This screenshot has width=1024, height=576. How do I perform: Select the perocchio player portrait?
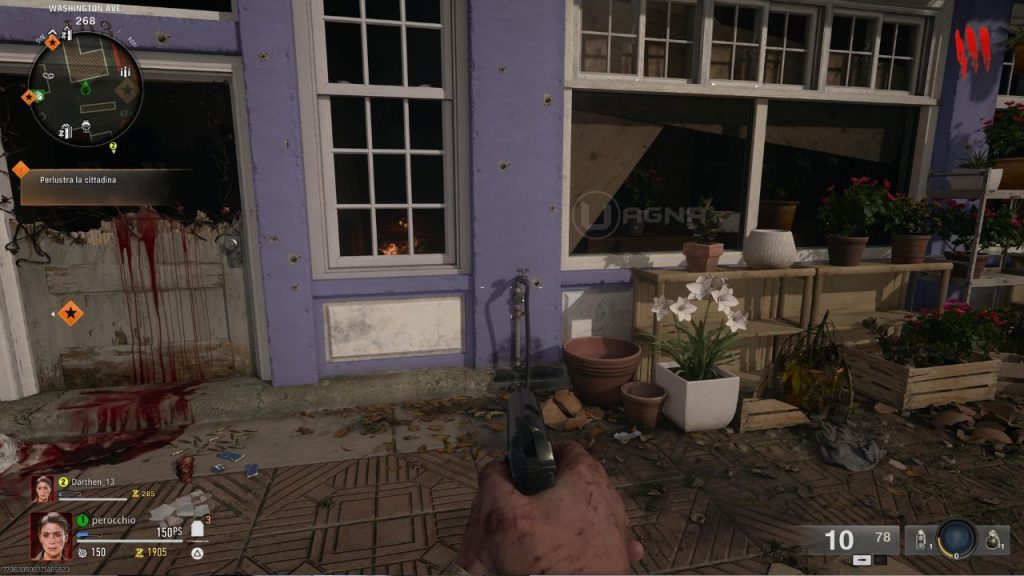coord(50,535)
